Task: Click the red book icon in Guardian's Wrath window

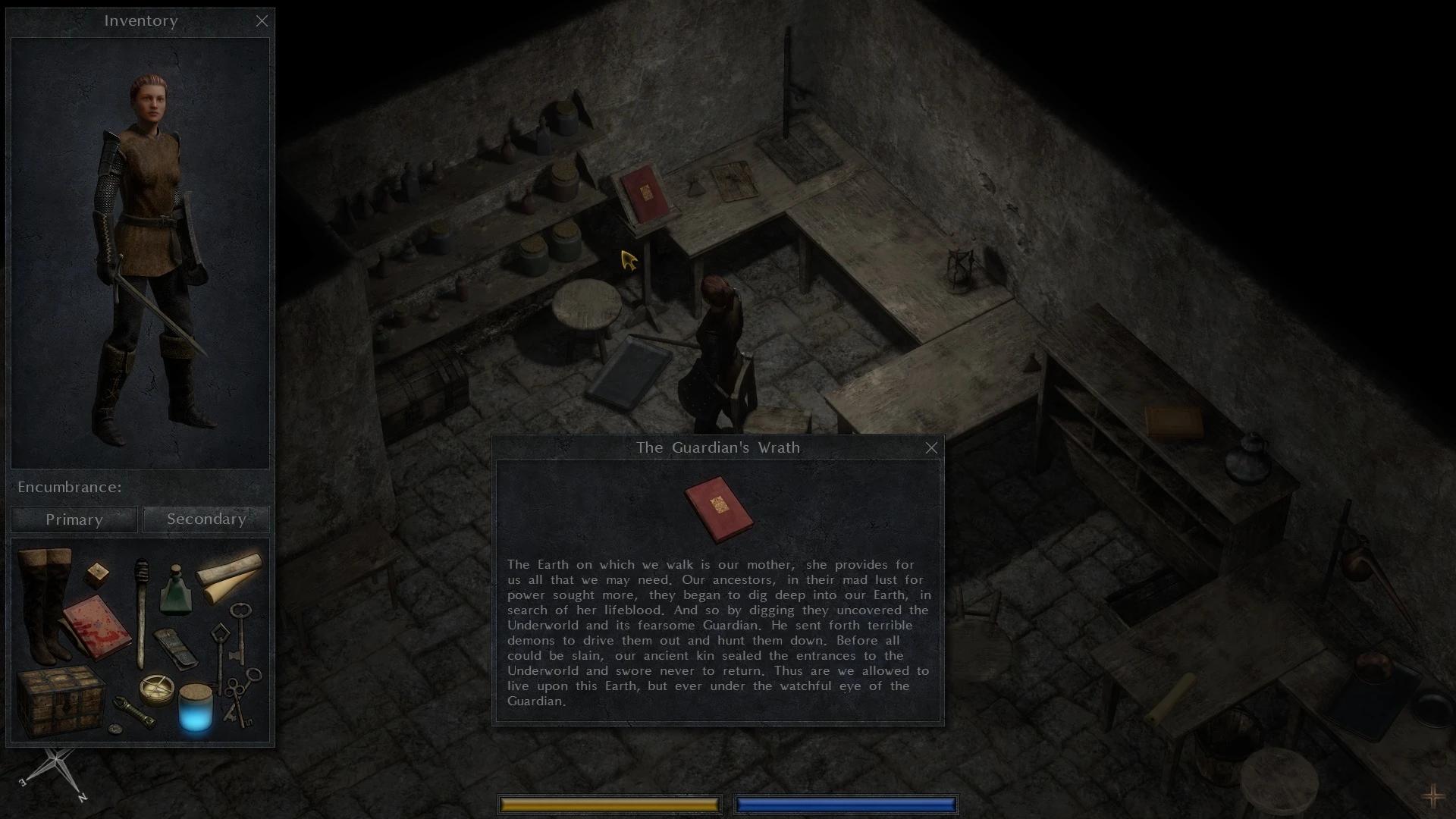Action: tap(718, 509)
